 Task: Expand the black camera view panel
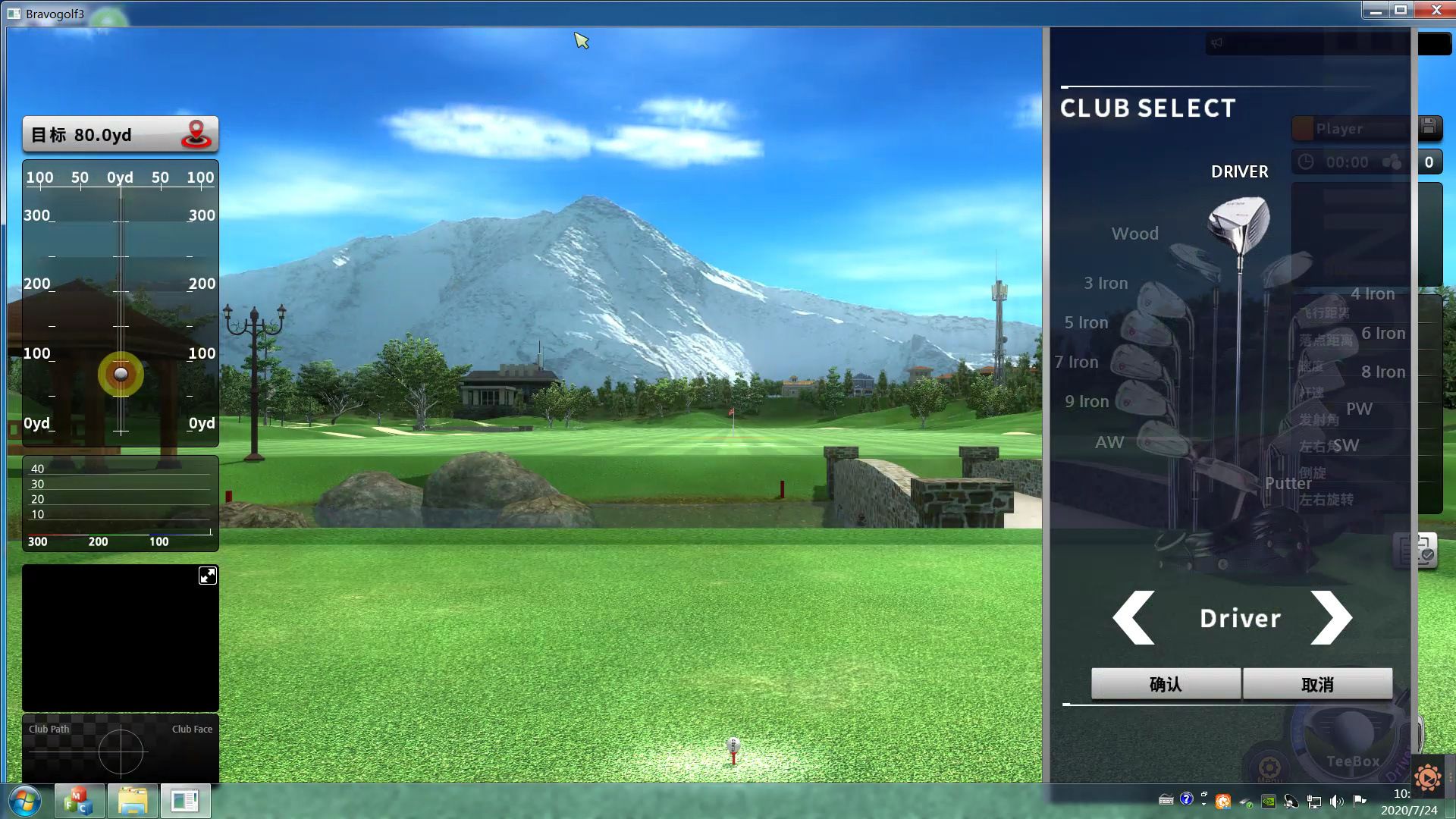coord(207,576)
